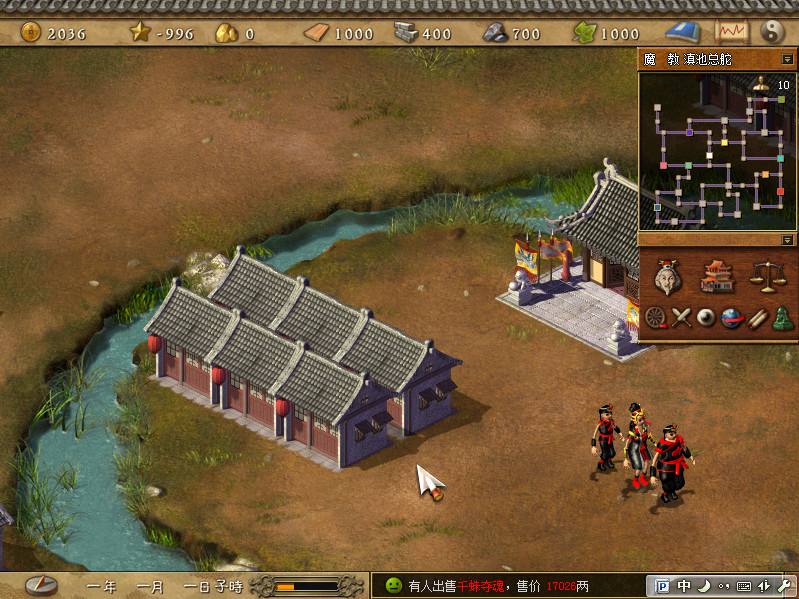This screenshot has width=799, height=599.
Task: Select the round eyeball icon
Action: [x=706, y=318]
